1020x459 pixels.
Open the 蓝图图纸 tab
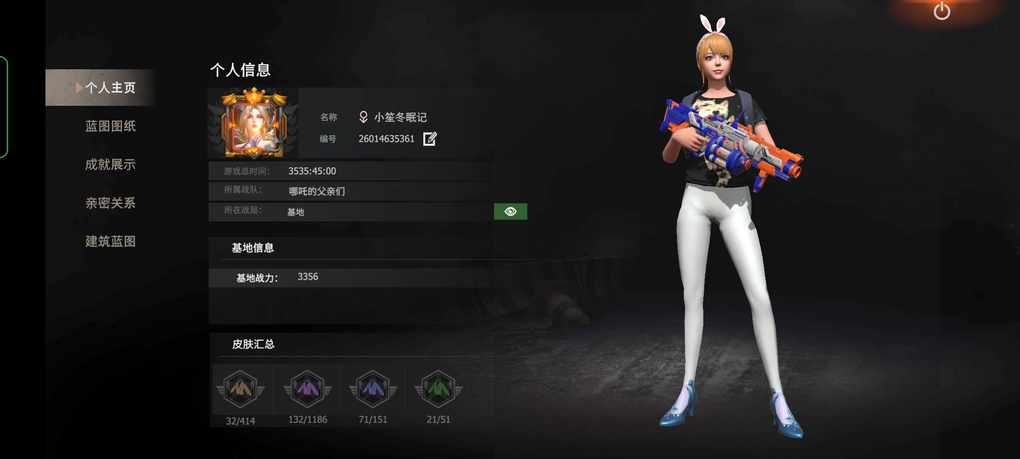coord(110,126)
